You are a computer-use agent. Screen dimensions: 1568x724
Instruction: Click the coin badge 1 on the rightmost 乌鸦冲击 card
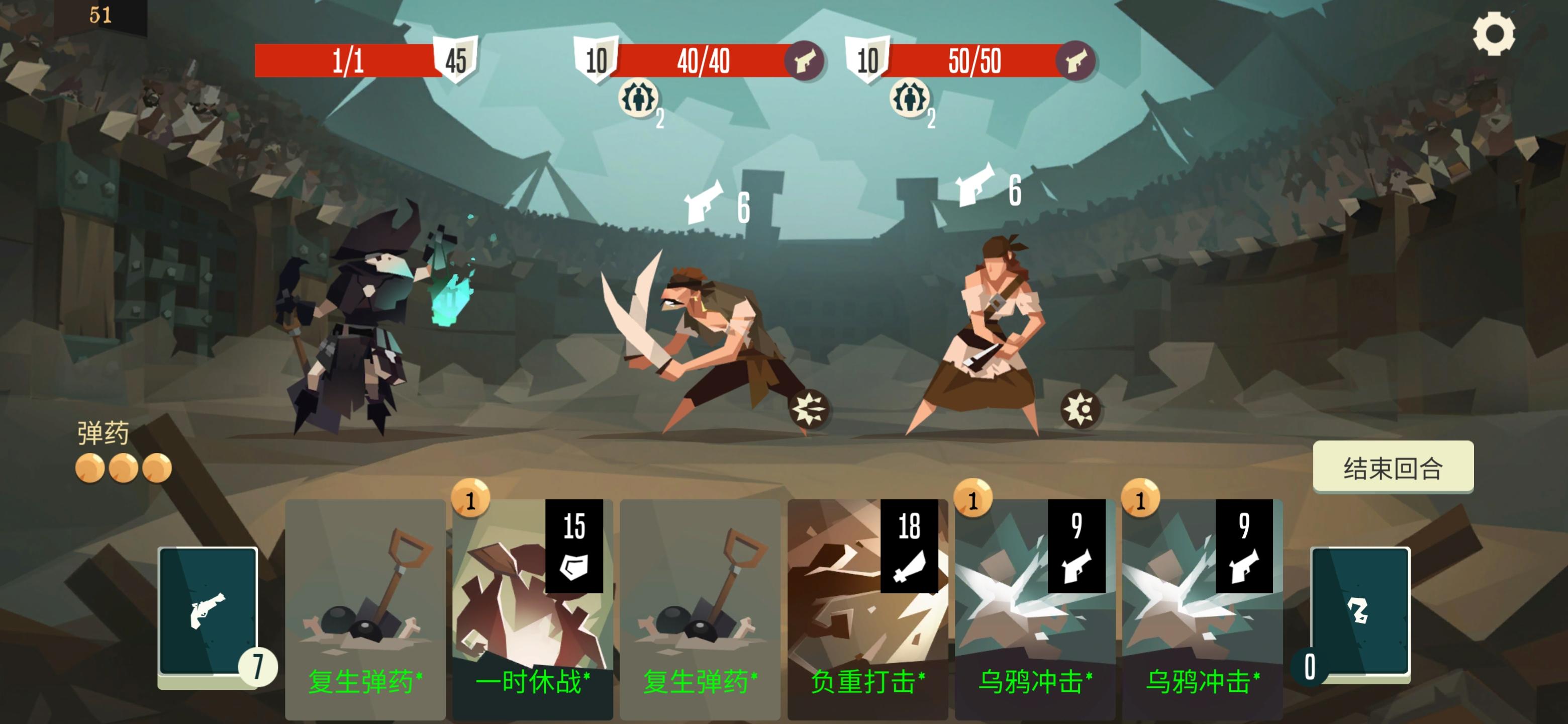(1141, 498)
